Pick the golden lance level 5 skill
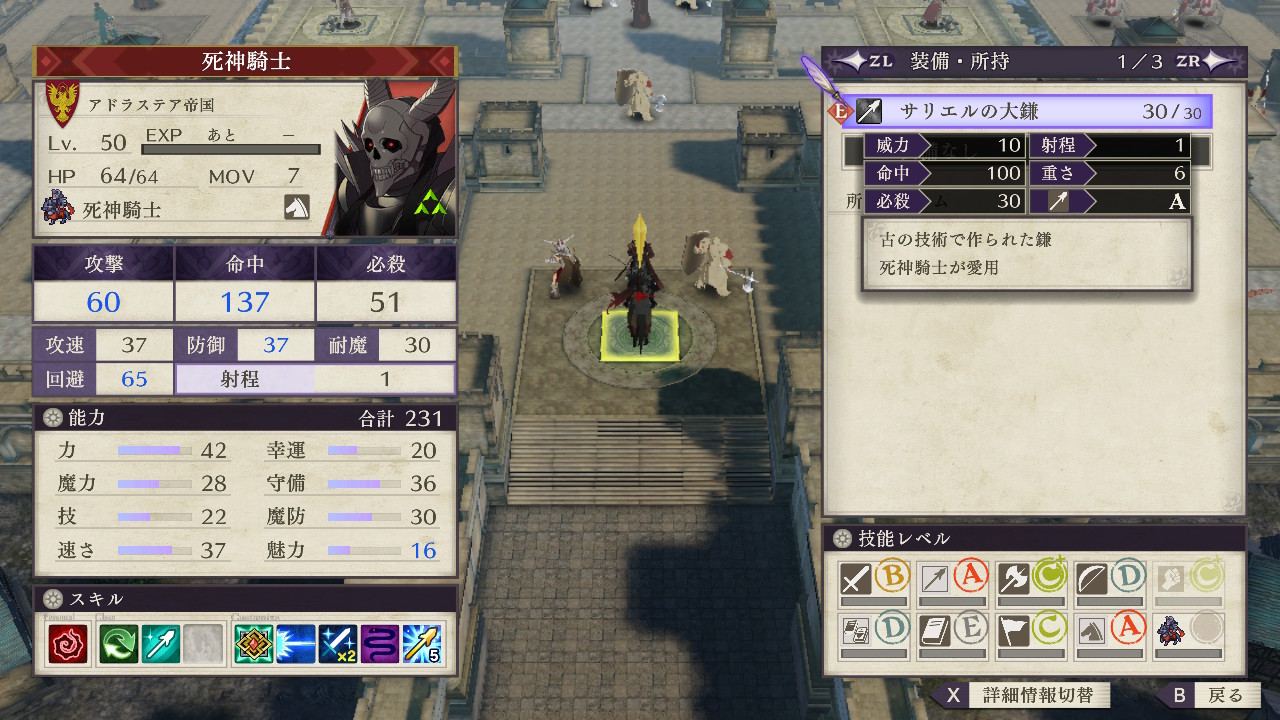 [422, 644]
